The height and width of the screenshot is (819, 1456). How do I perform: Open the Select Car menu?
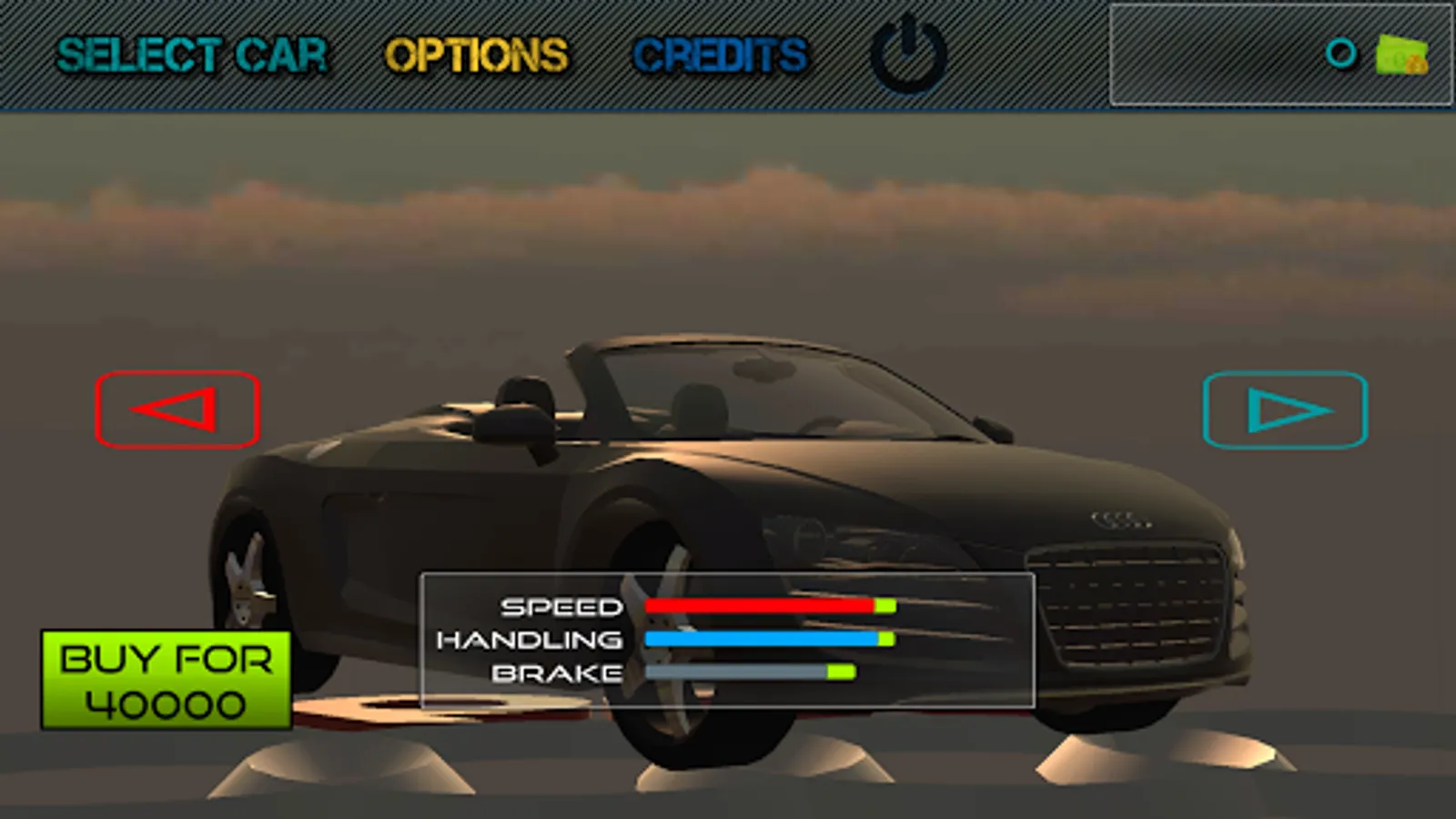[192, 56]
